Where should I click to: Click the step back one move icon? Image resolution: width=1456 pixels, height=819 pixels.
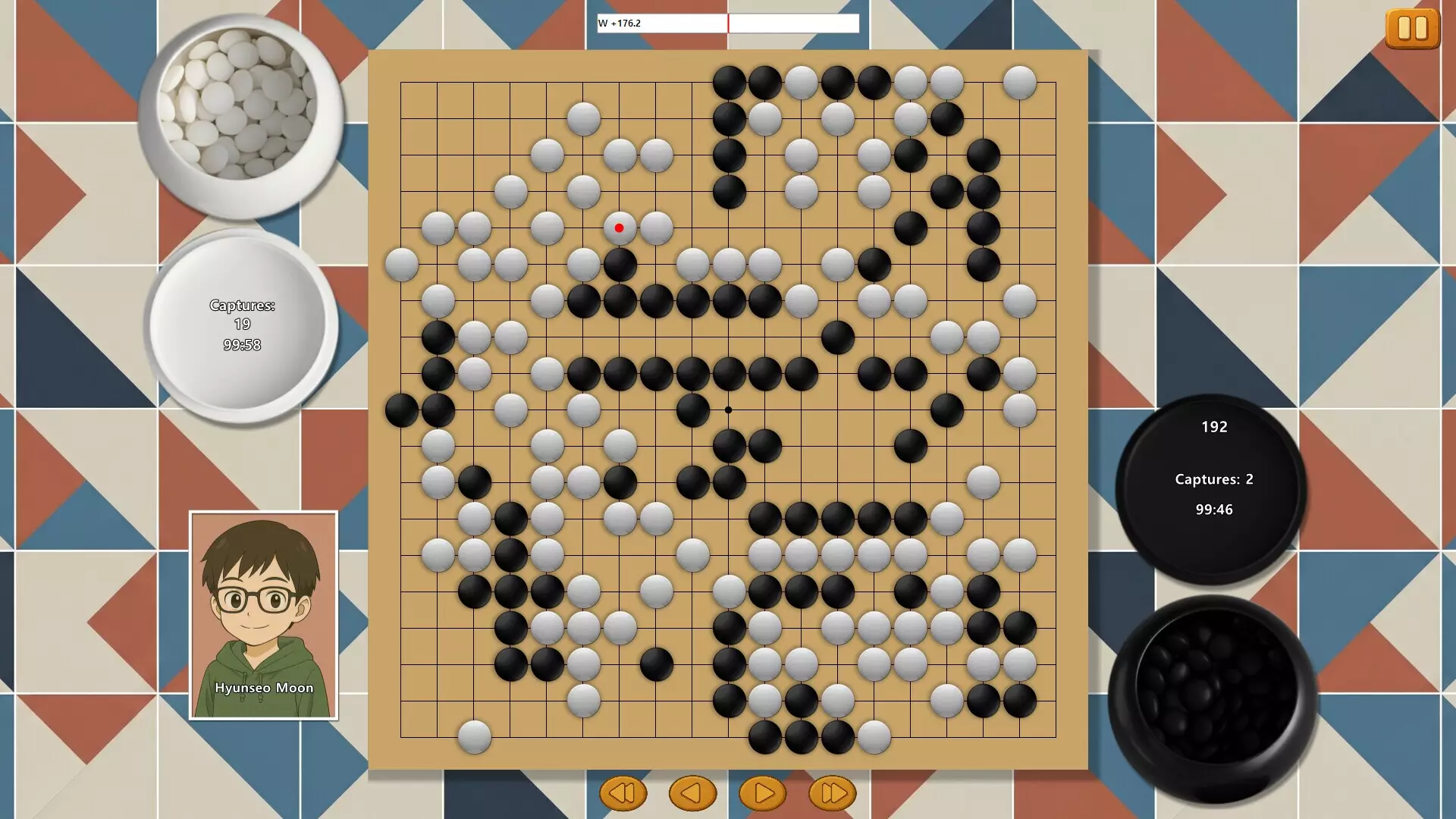pos(692,792)
